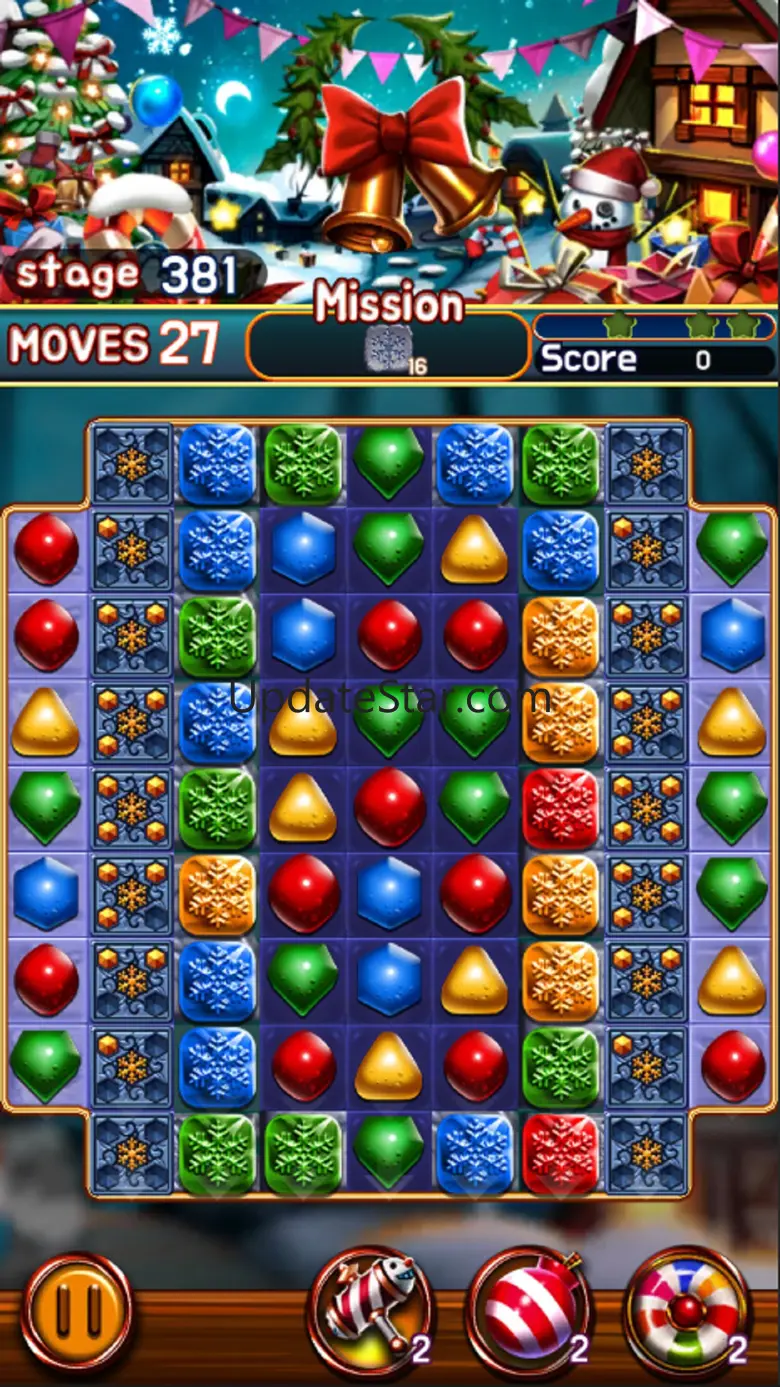Tap the Mission snowflake objective tracker
The height and width of the screenshot is (1387, 780).
click(x=388, y=348)
